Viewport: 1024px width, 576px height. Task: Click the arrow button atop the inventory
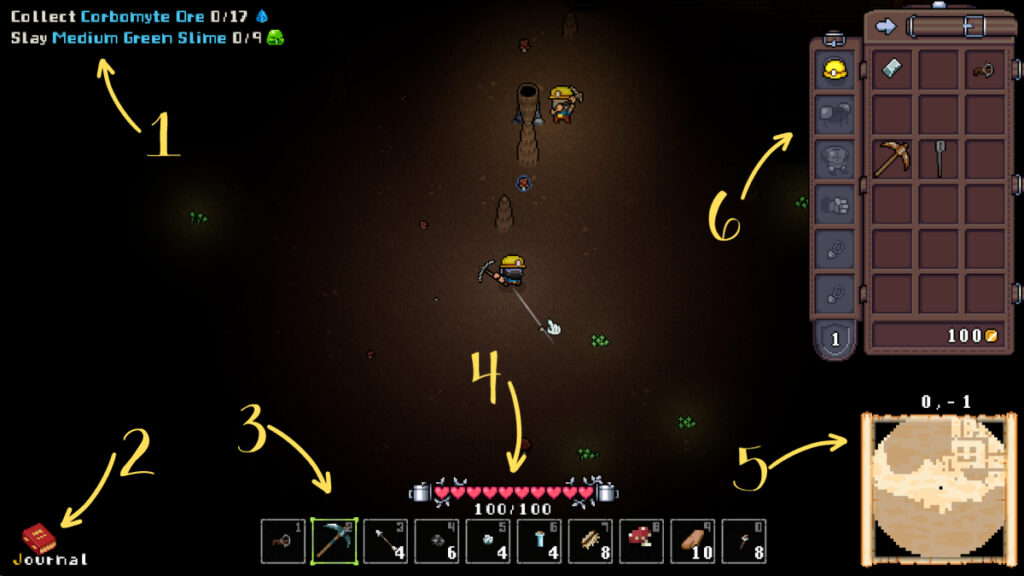(885, 26)
